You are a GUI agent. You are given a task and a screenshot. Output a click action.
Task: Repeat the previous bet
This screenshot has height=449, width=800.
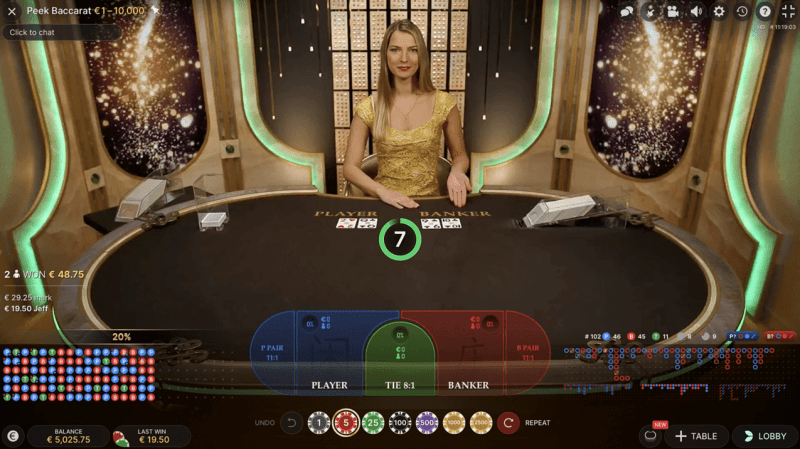point(509,423)
